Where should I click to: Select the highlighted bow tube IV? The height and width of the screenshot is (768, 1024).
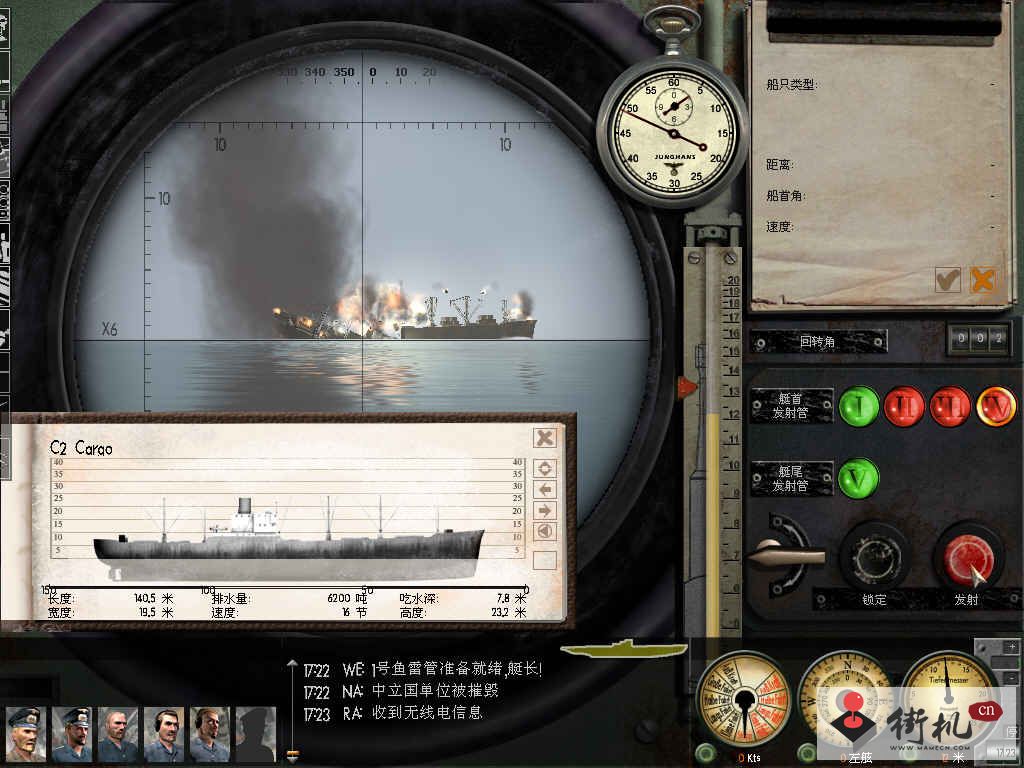click(x=995, y=407)
